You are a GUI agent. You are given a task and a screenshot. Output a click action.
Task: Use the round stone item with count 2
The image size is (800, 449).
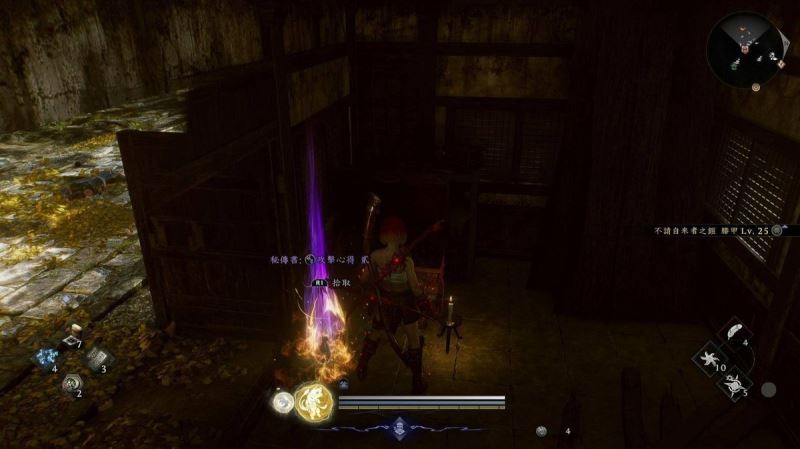tap(72, 382)
